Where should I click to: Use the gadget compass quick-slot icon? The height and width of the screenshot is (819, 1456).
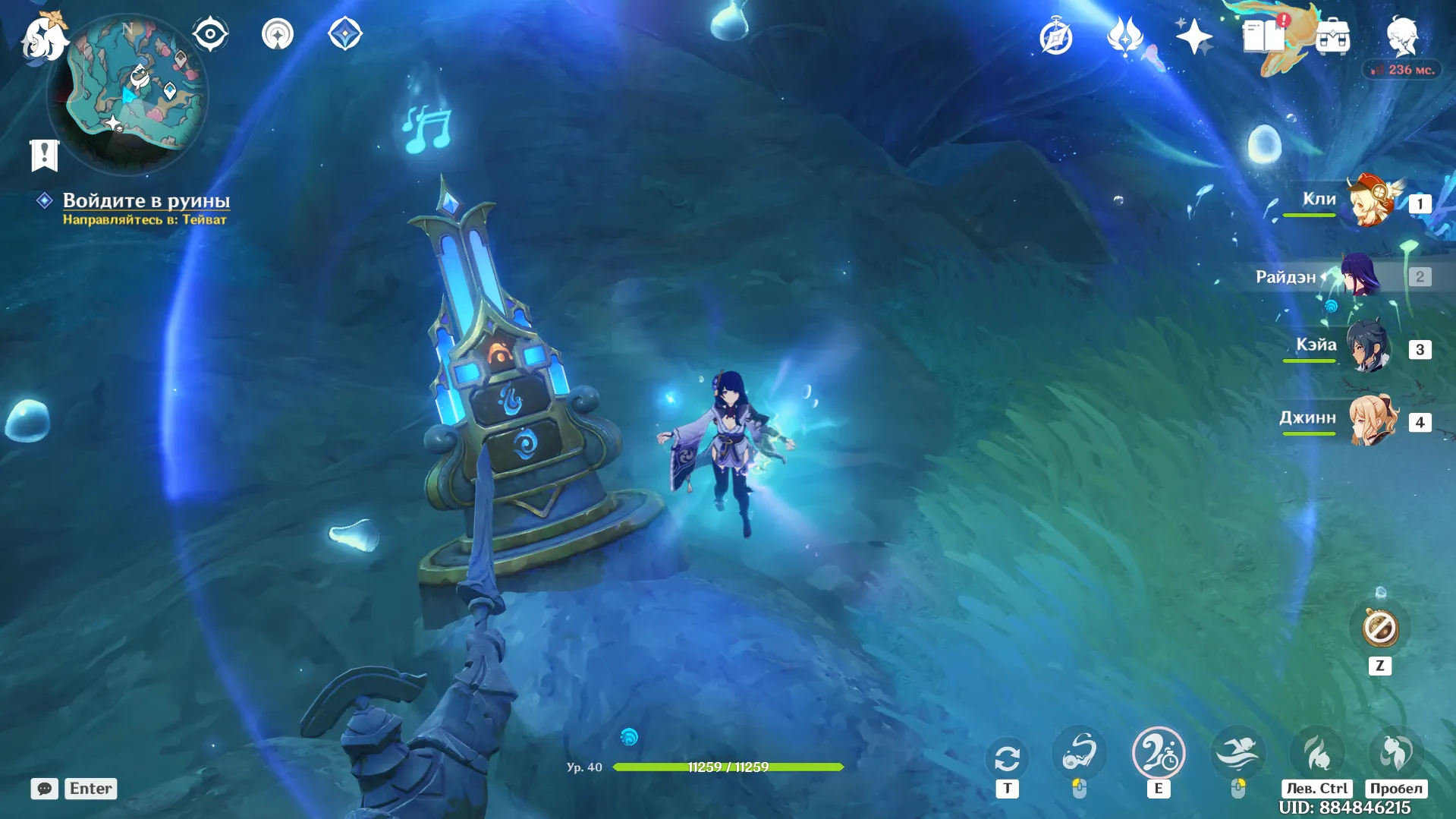[x=1379, y=628]
